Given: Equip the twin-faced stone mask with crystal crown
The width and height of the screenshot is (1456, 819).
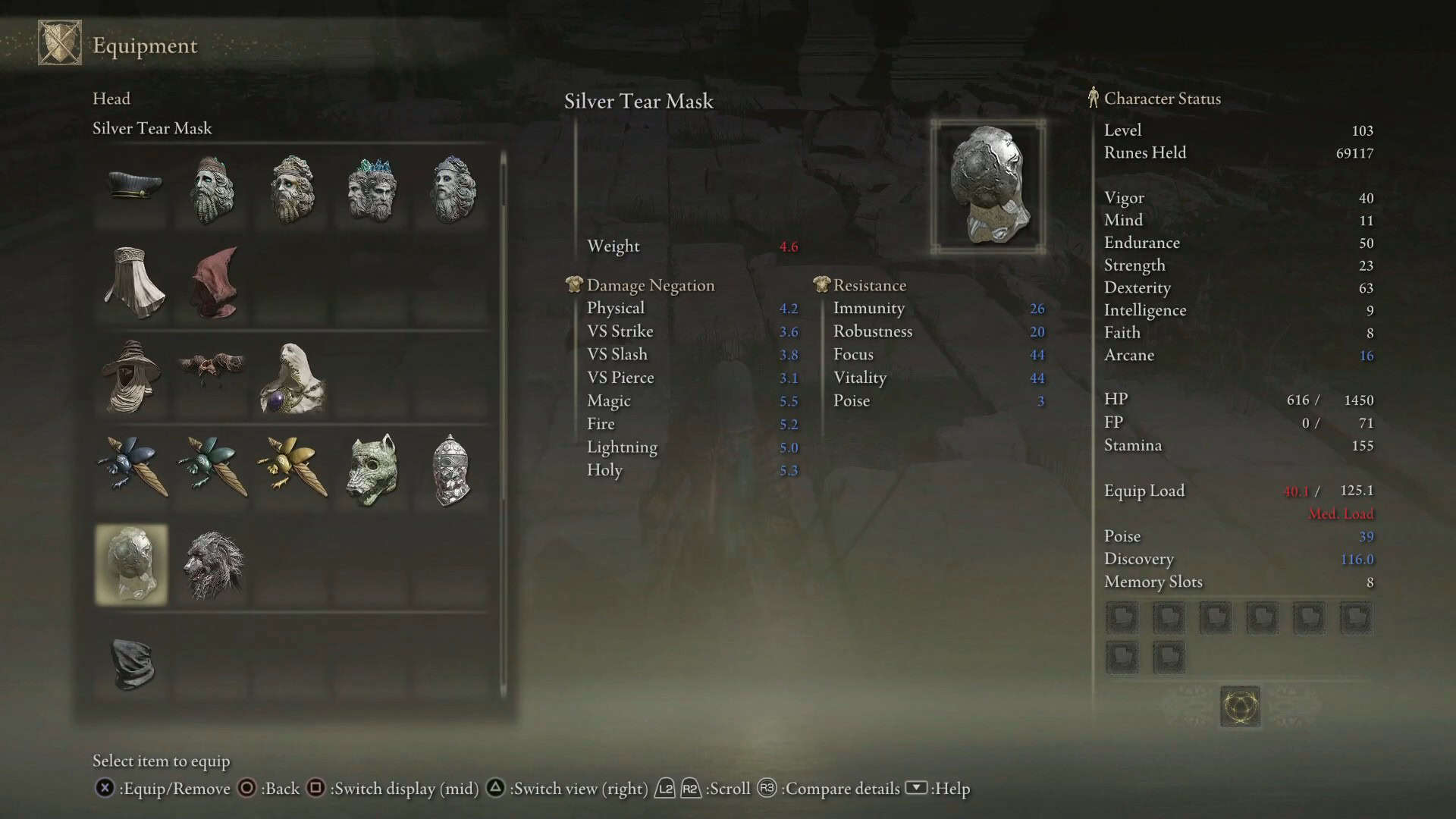Looking at the screenshot, I should point(372,188).
